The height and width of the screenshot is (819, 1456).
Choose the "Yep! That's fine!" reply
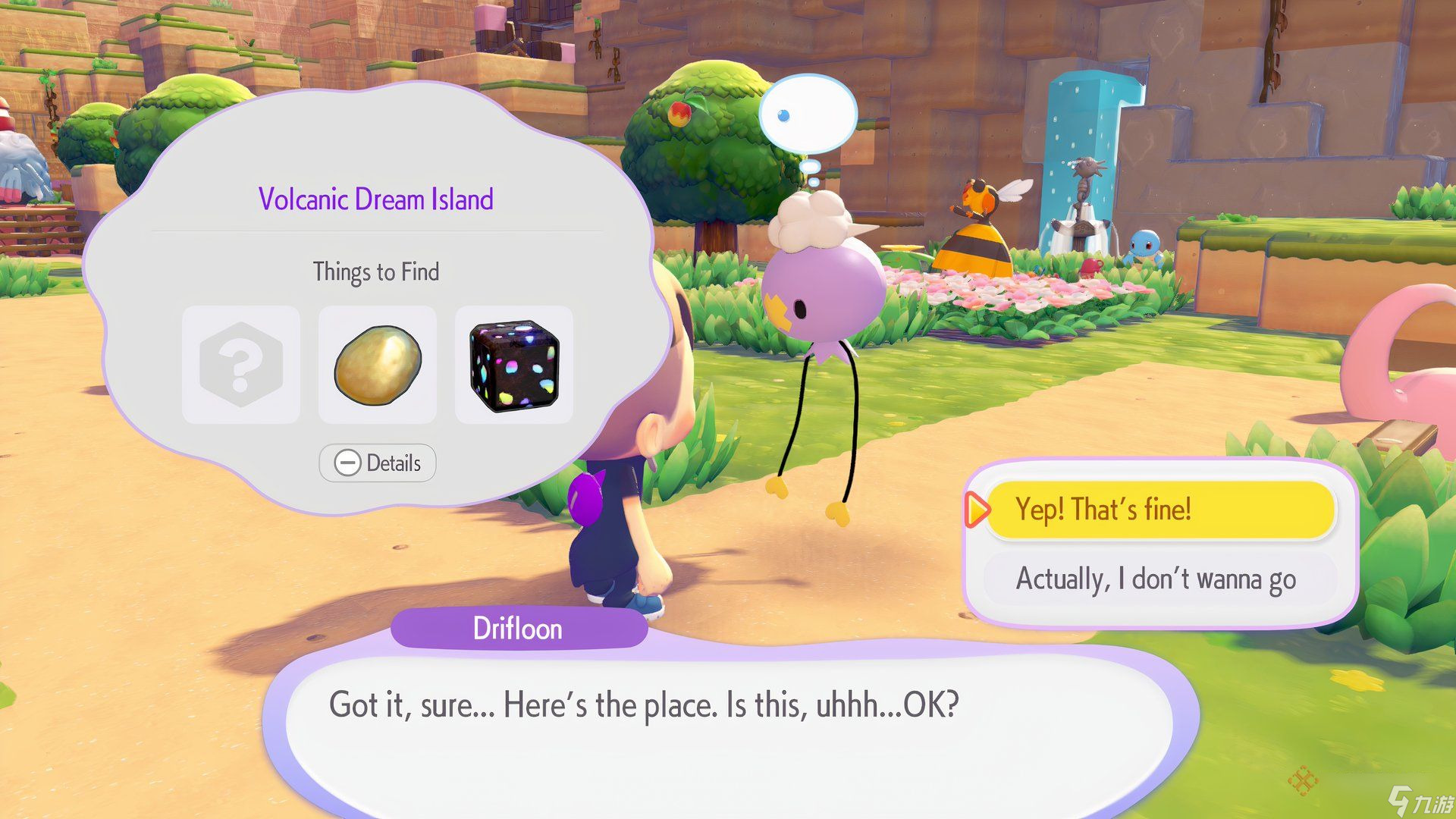coord(1160,510)
